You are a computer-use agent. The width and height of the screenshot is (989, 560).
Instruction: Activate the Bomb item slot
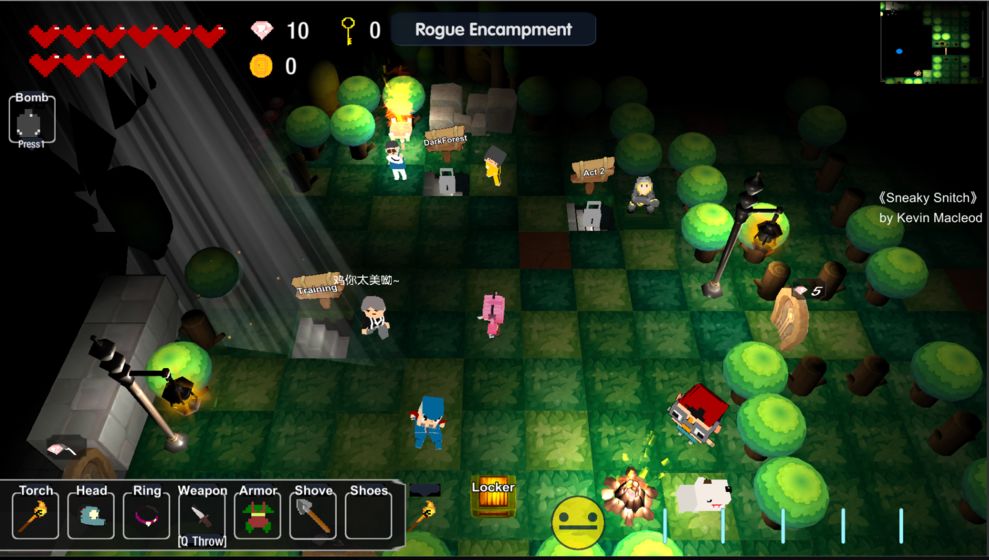point(31,122)
